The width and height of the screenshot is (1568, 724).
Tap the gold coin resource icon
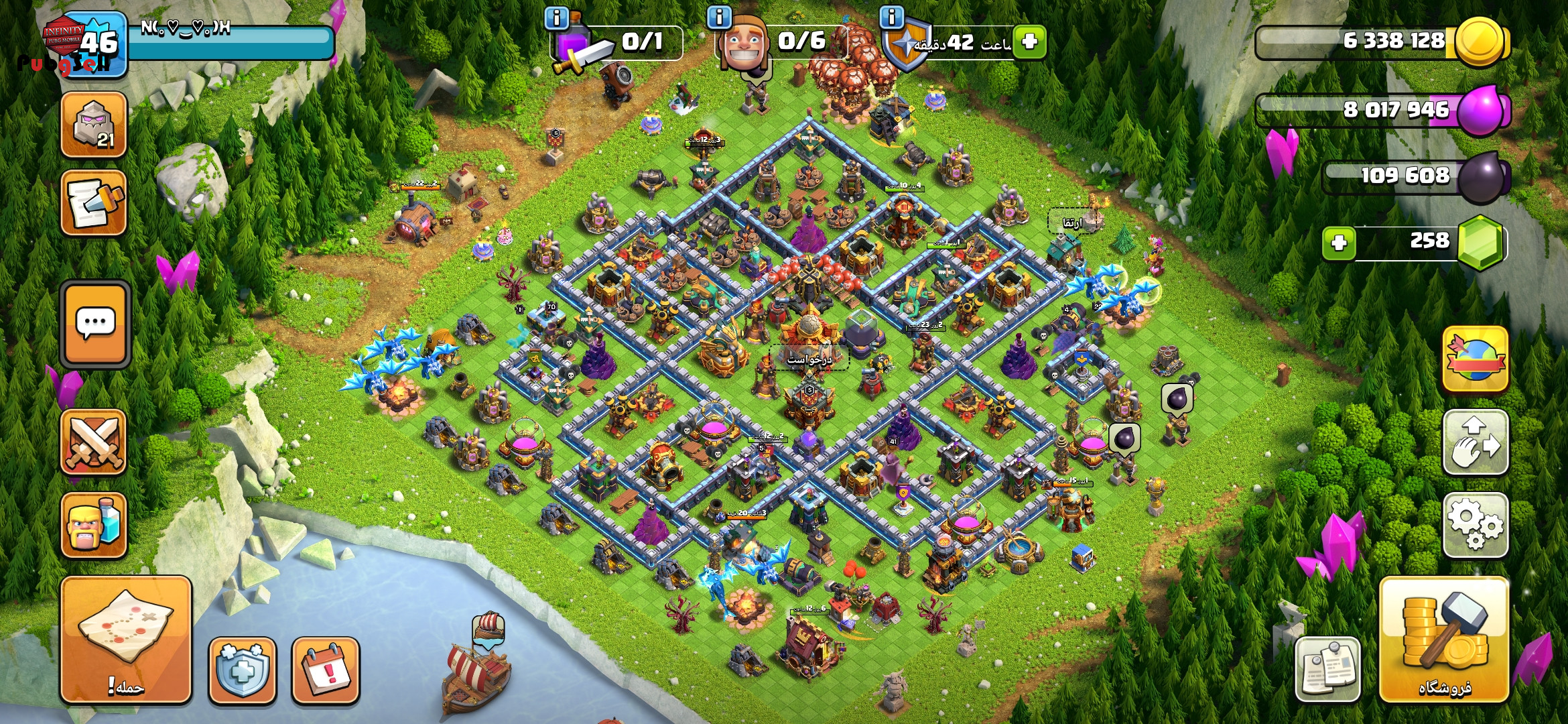coord(1480,42)
